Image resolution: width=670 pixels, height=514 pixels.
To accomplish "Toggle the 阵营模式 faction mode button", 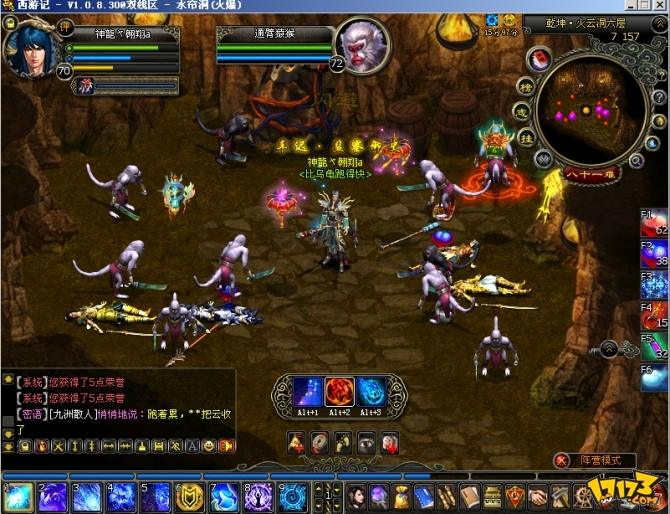I will tap(608, 460).
